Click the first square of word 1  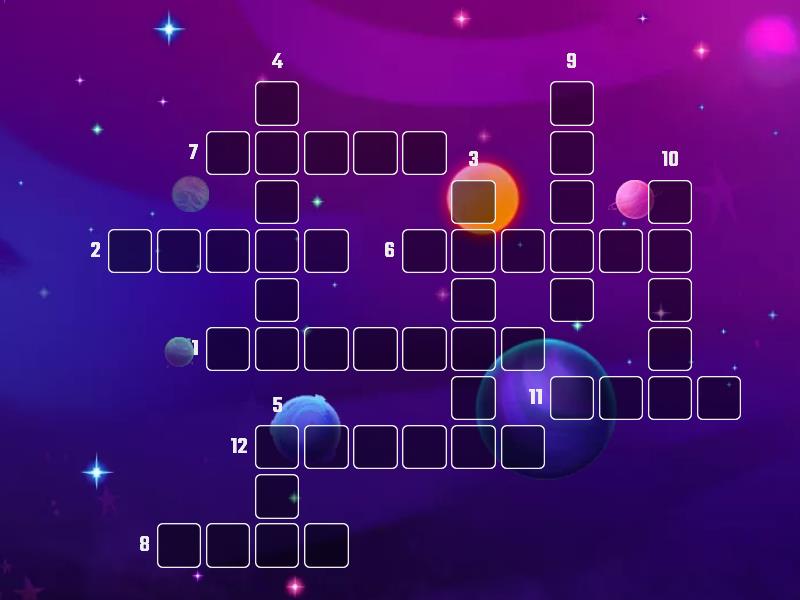[228, 349]
